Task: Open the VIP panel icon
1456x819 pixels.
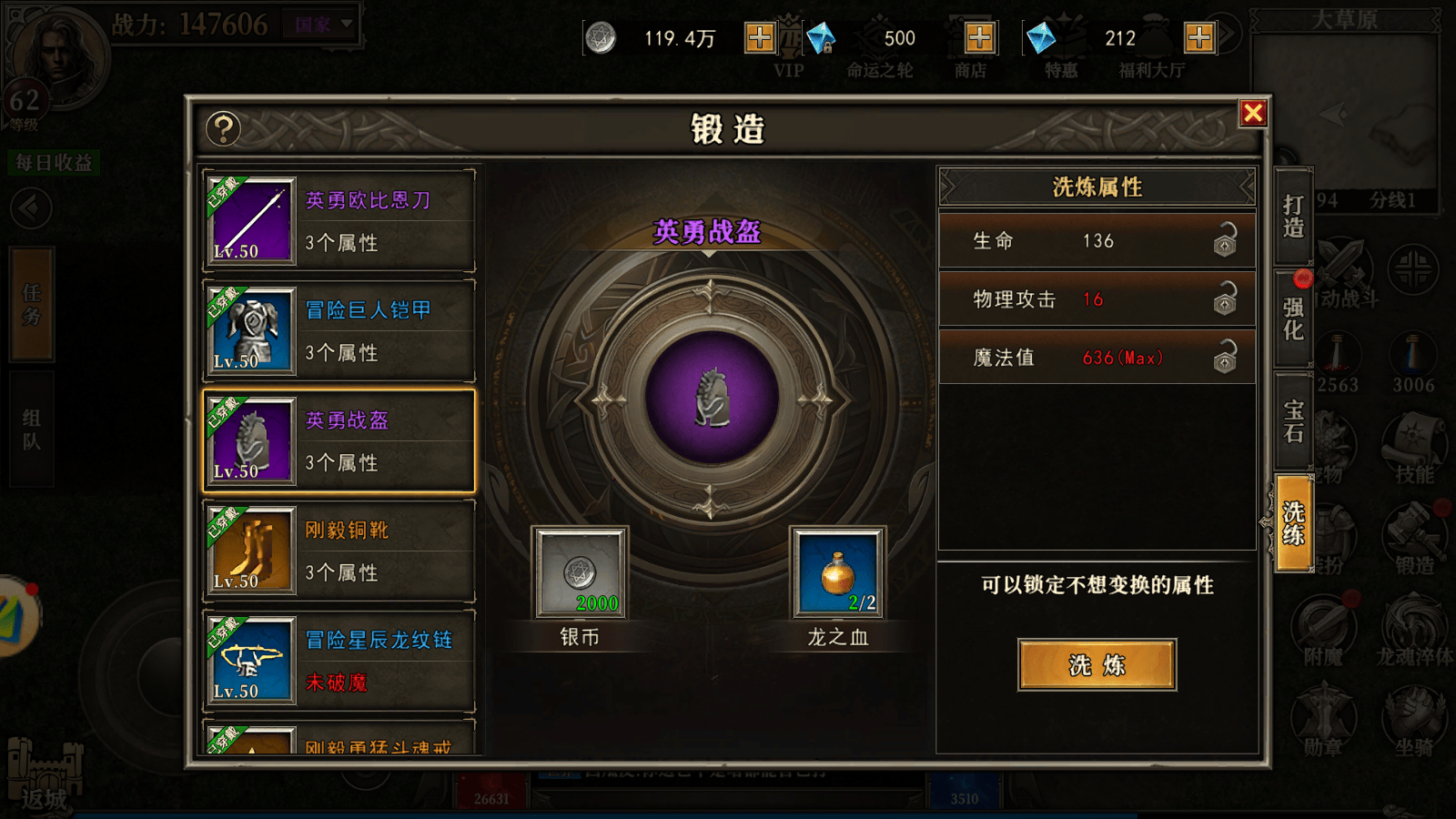Action: click(788, 36)
